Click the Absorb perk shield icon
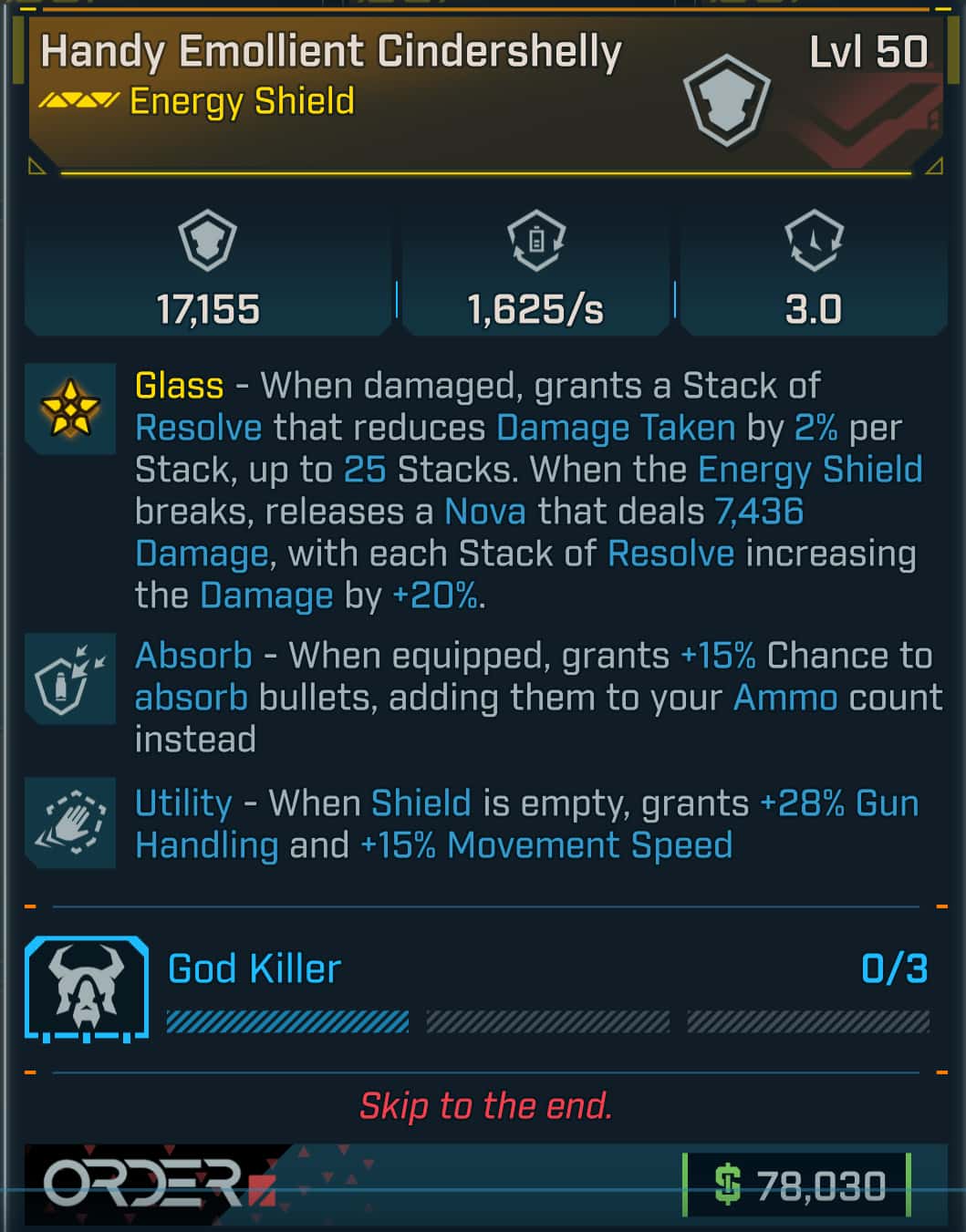966x1232 pixels. click(69, 678)
